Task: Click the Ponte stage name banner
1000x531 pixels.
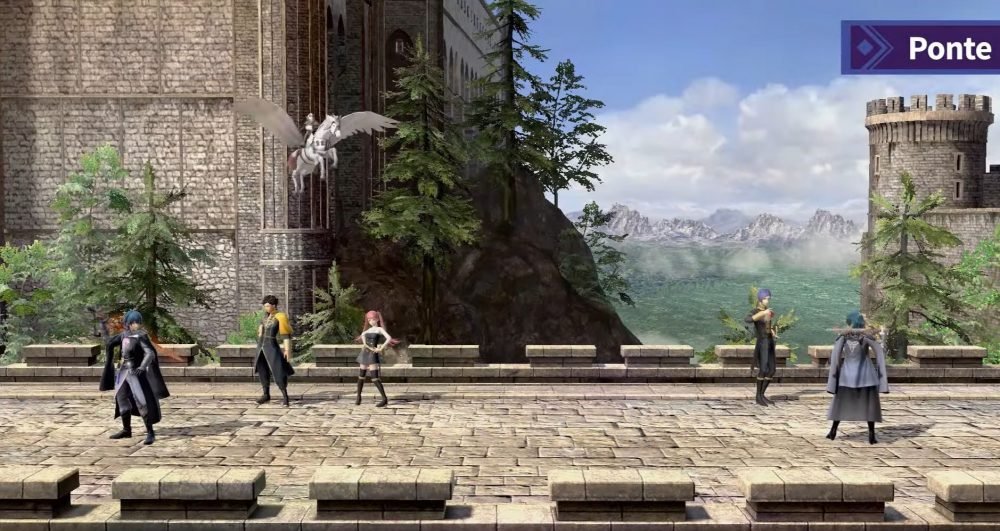Action: [x=921, y=48]
